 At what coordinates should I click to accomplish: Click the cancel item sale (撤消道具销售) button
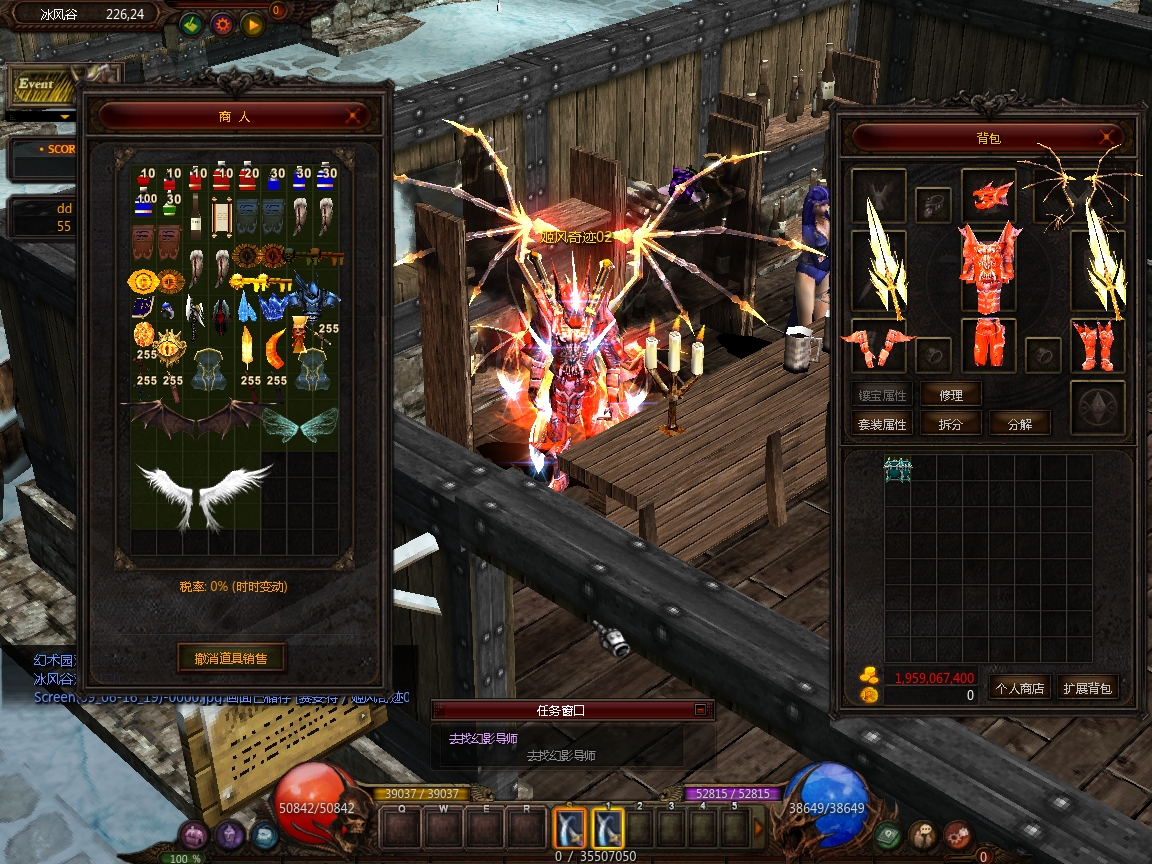232,658
